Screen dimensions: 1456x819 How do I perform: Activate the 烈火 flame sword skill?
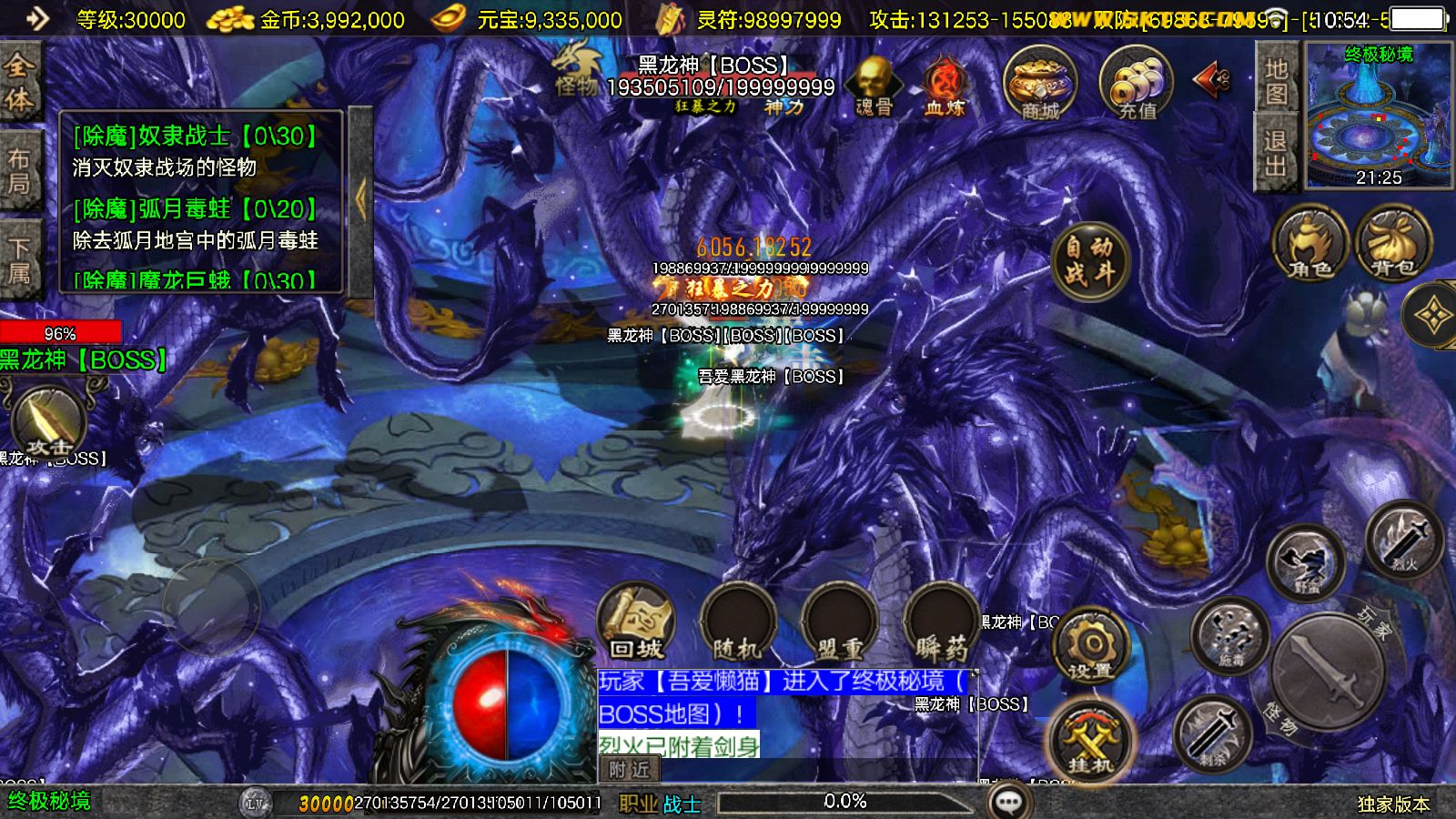coord(1404,539)
